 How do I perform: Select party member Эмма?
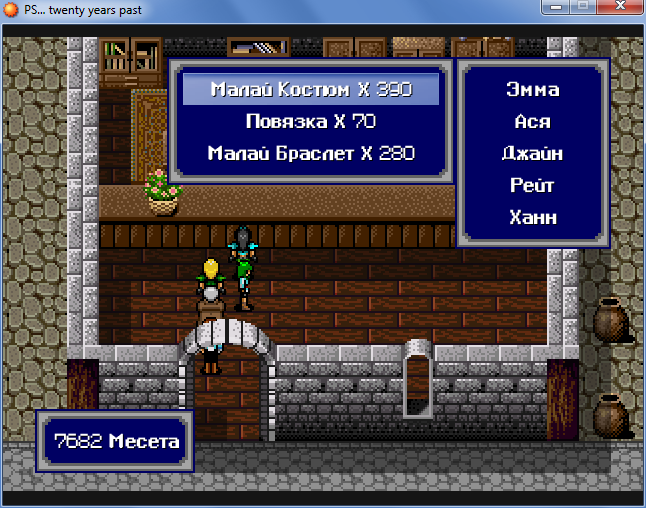point(531,90)
